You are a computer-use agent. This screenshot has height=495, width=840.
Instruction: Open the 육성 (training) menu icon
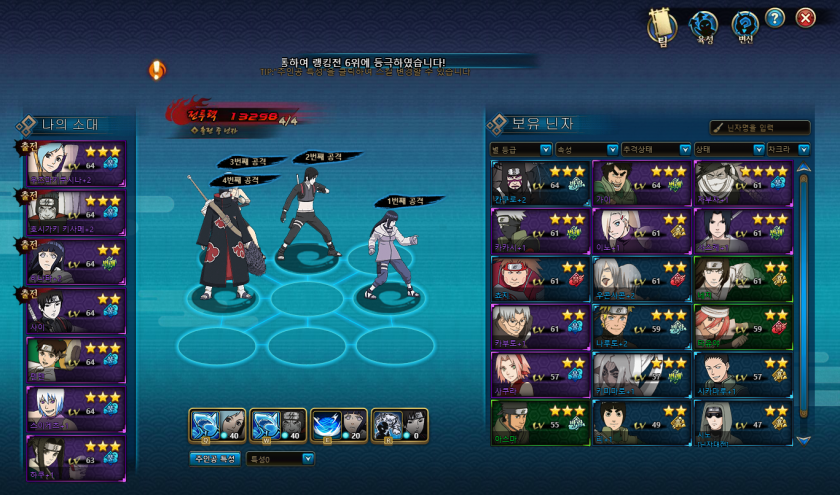coord(704,27)
